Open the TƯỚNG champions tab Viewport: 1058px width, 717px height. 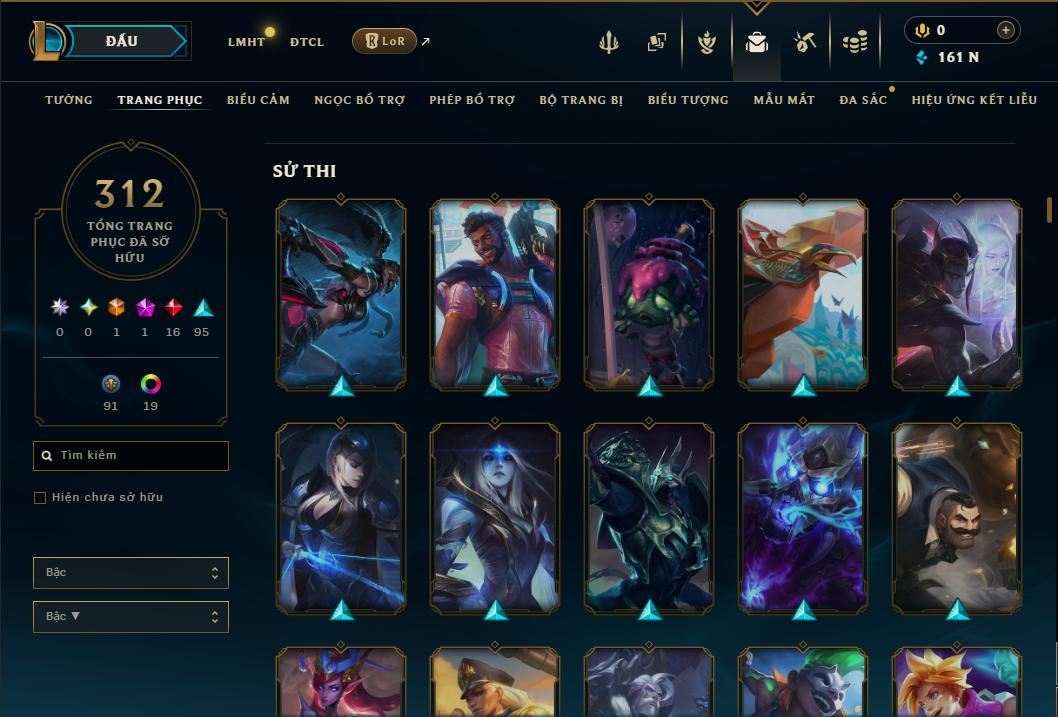coord(69,100)
